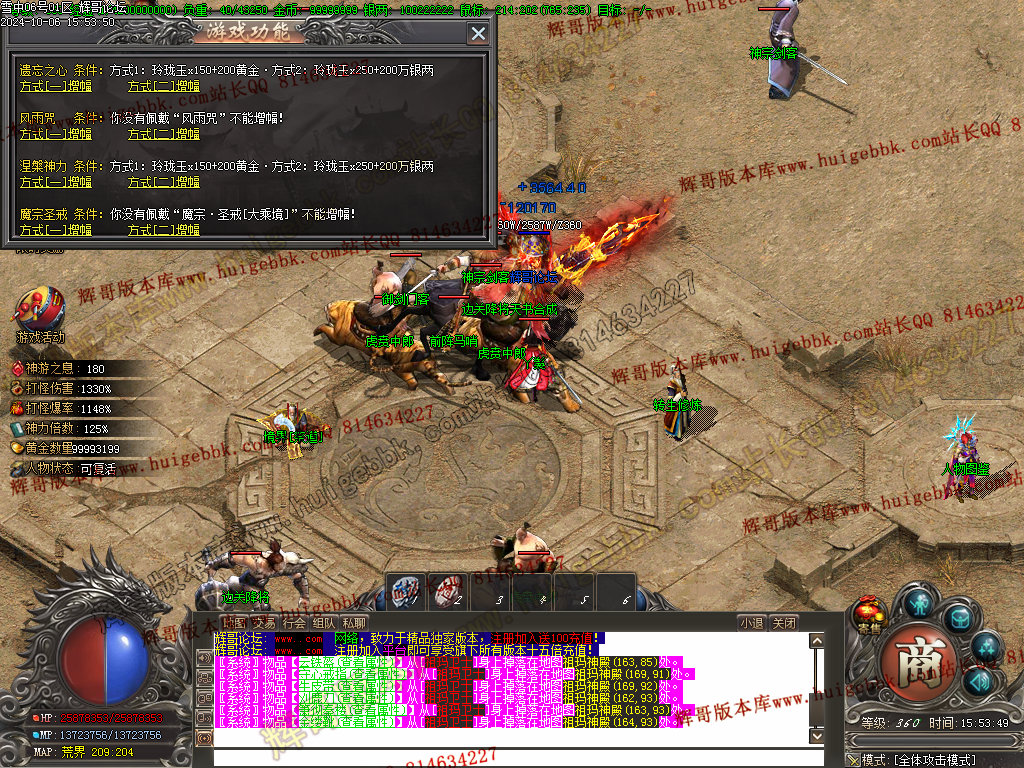Open the 寄售 consignment money bag
Image resolution: width=1024 pixels, height=768 pixels.
[x=869, y=613]
